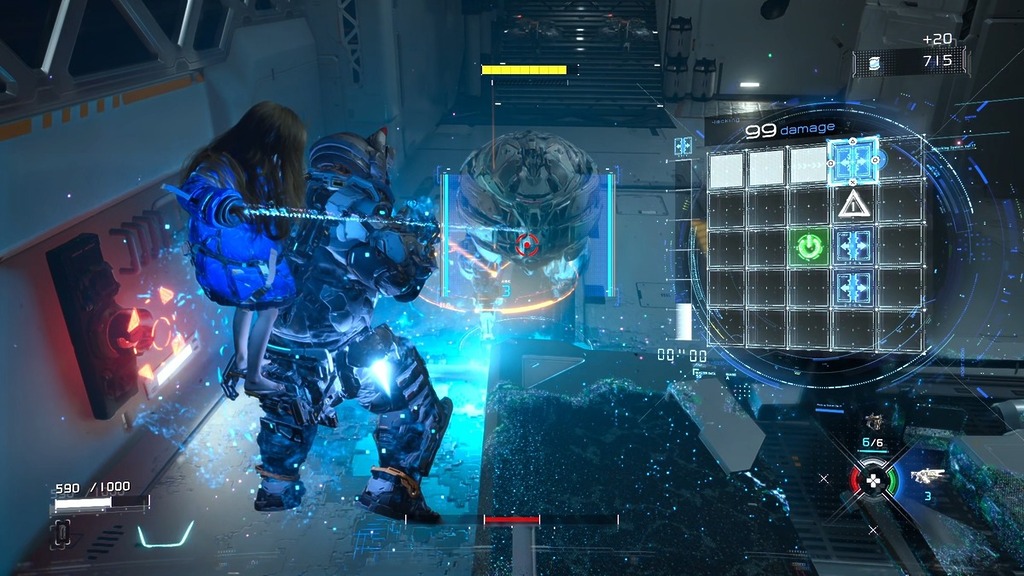This screenshot has height=576, width=1024.
Task: Select the warning triangle hacking tile
Action: [x=853, y=204]
